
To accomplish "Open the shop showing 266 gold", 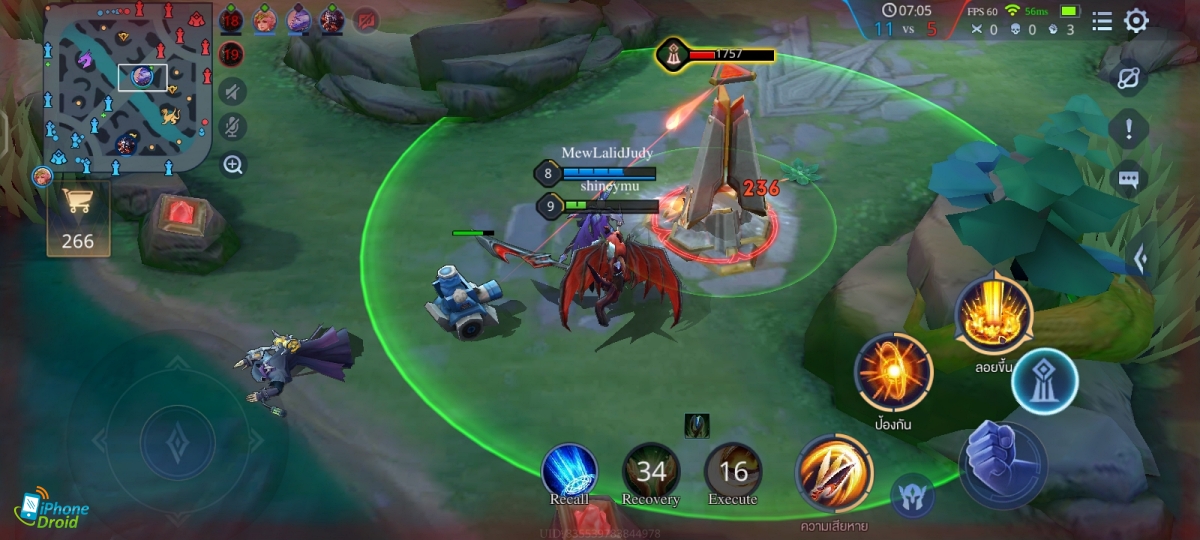I will pos(77,219).
